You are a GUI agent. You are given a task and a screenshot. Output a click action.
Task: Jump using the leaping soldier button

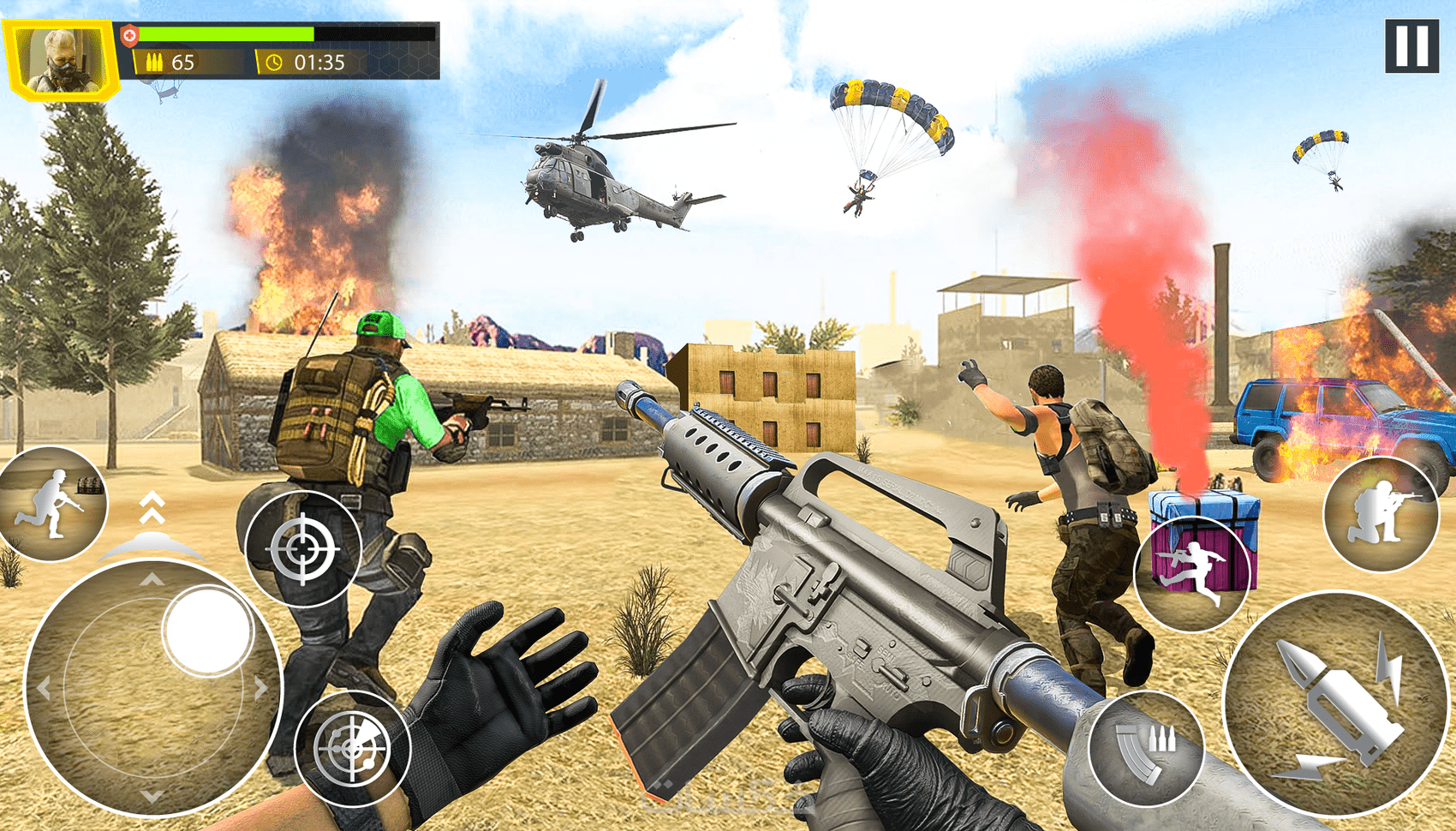tap(1192, 573)
